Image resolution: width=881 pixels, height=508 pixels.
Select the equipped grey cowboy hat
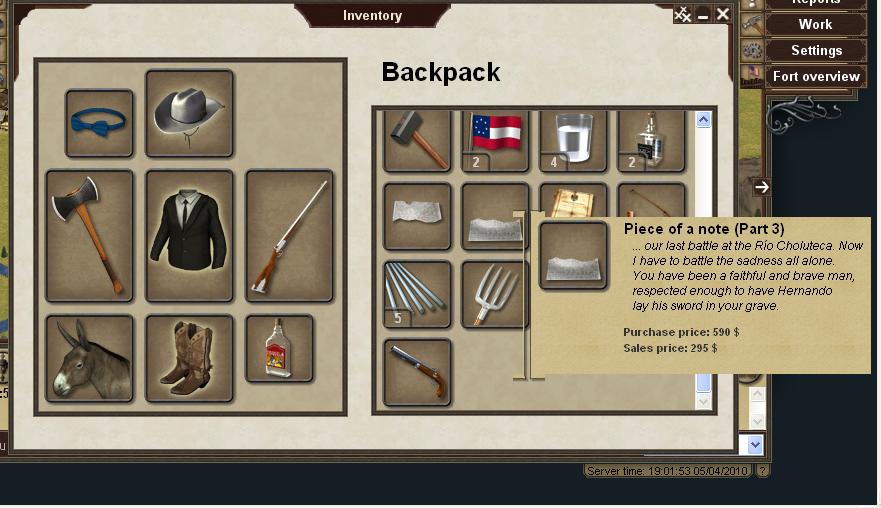pos(189,112)
